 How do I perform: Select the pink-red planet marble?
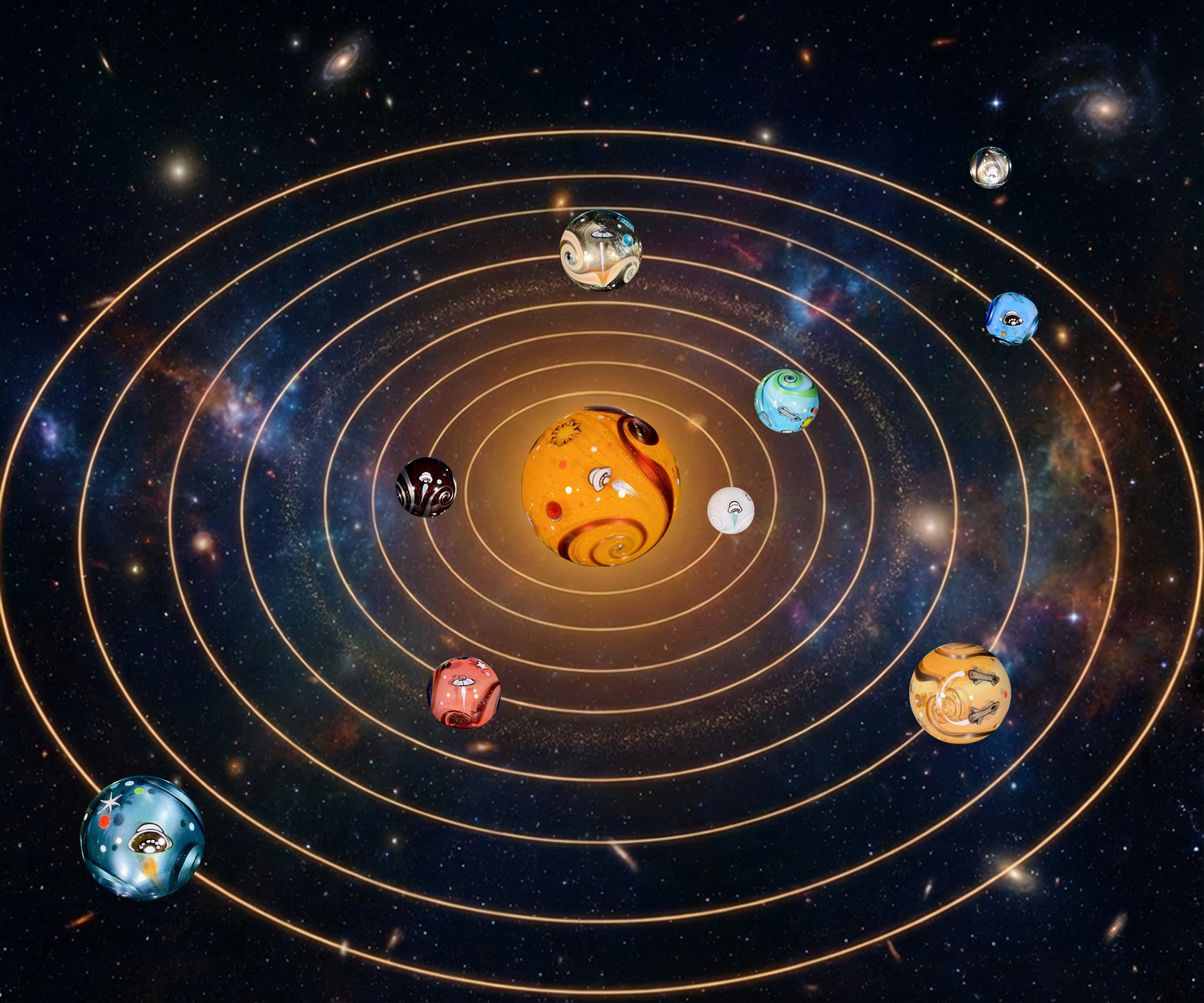pos(463,692)
